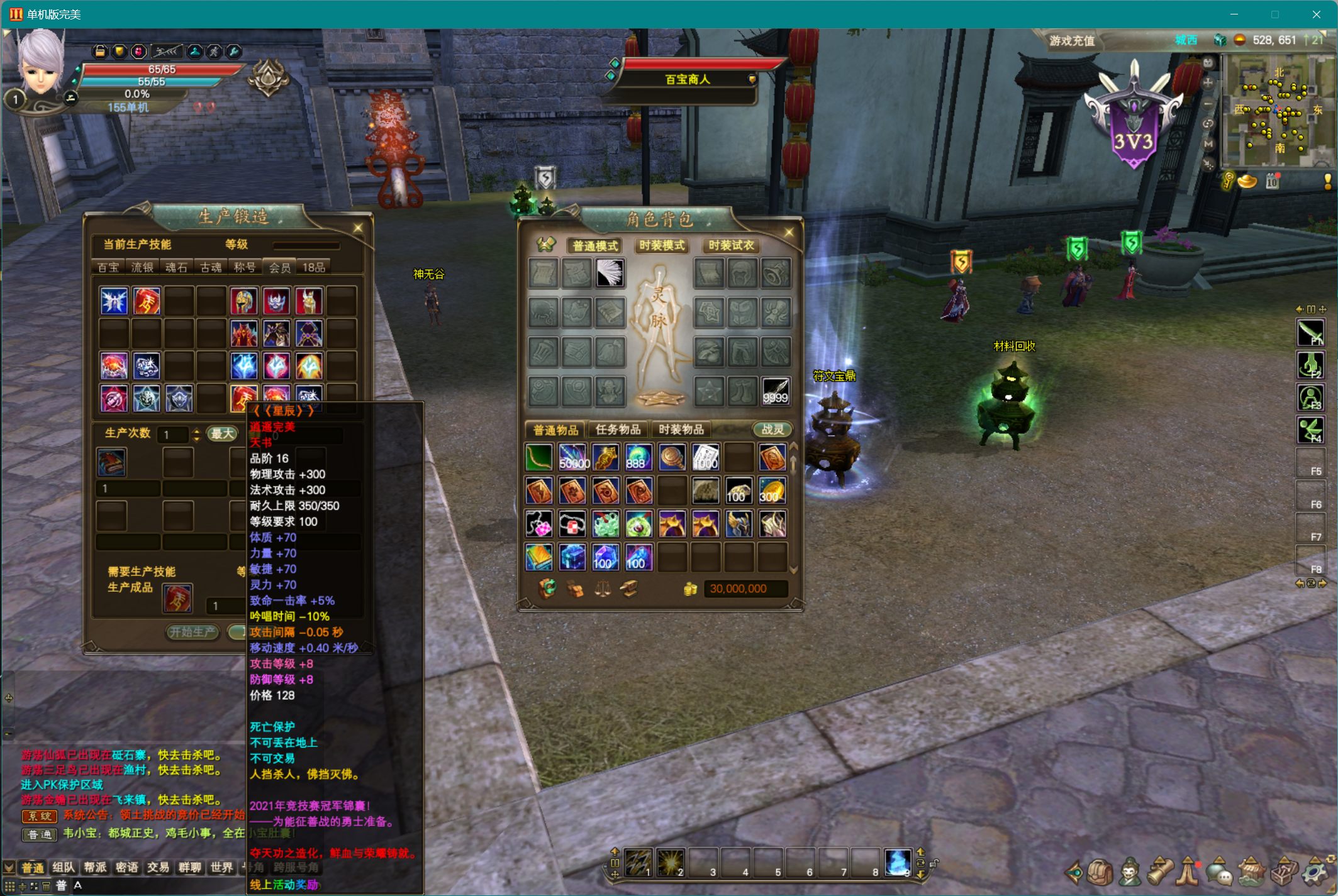Close the game window

click(x=1316, y=14)
